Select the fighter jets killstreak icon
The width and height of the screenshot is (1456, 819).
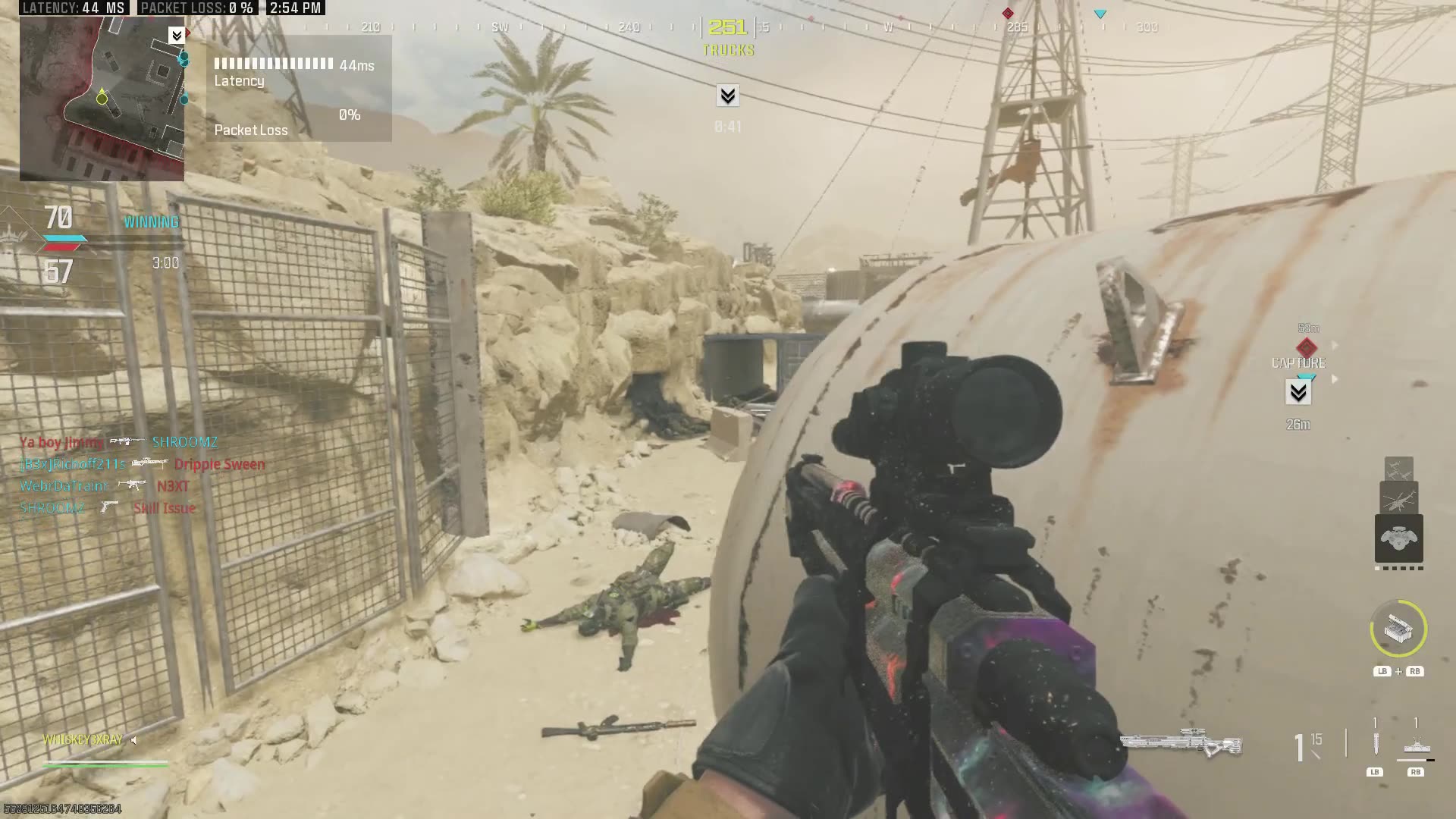pos(1399,469)
